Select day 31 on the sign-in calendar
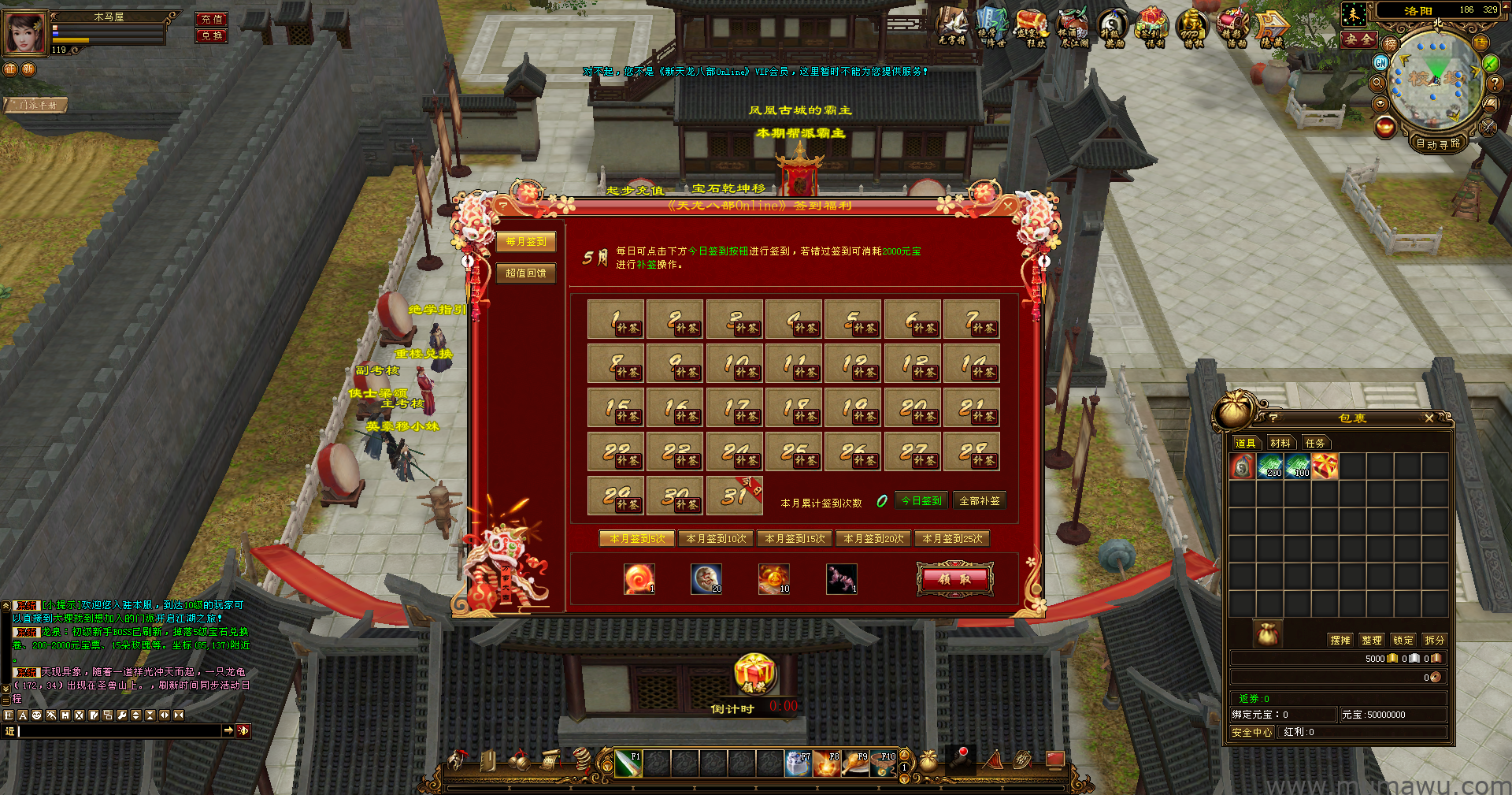Image resolution: width=1512 pixels, height=795 pixels. pyautogui.click(x=734, y=496)
